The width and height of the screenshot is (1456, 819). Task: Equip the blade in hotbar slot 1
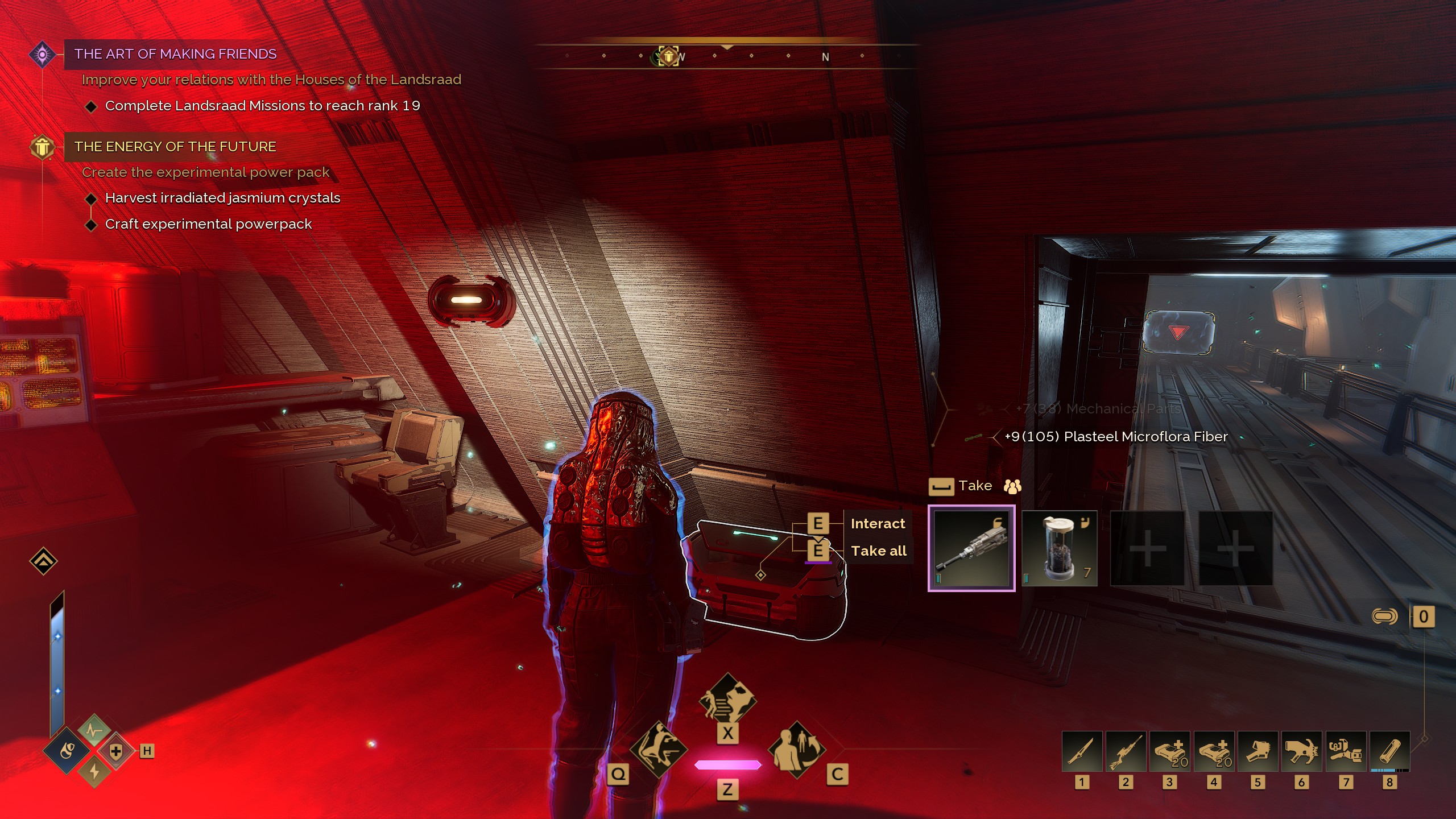[1081, 751]
